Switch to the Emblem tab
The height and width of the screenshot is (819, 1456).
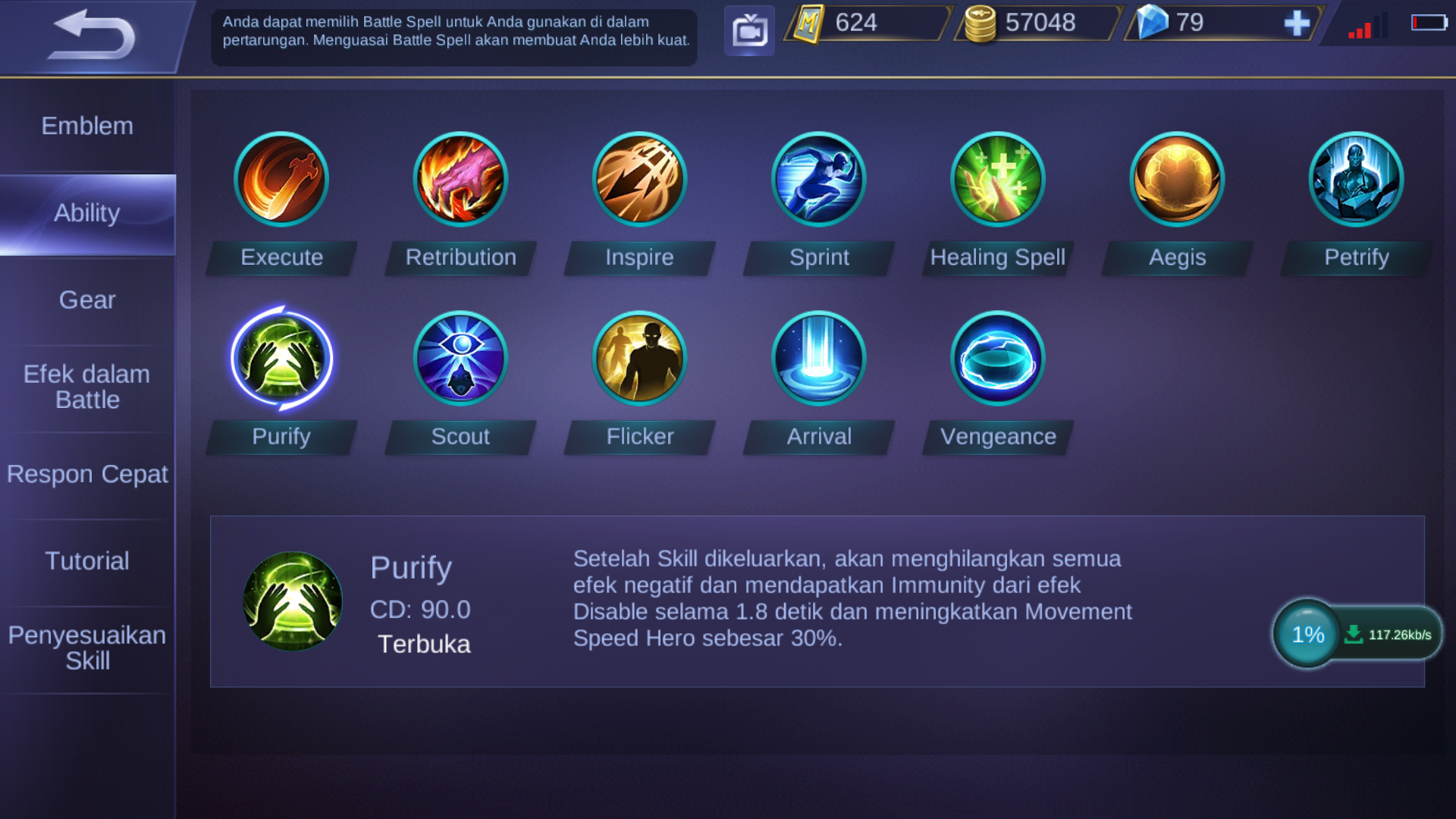click(87, 126)
